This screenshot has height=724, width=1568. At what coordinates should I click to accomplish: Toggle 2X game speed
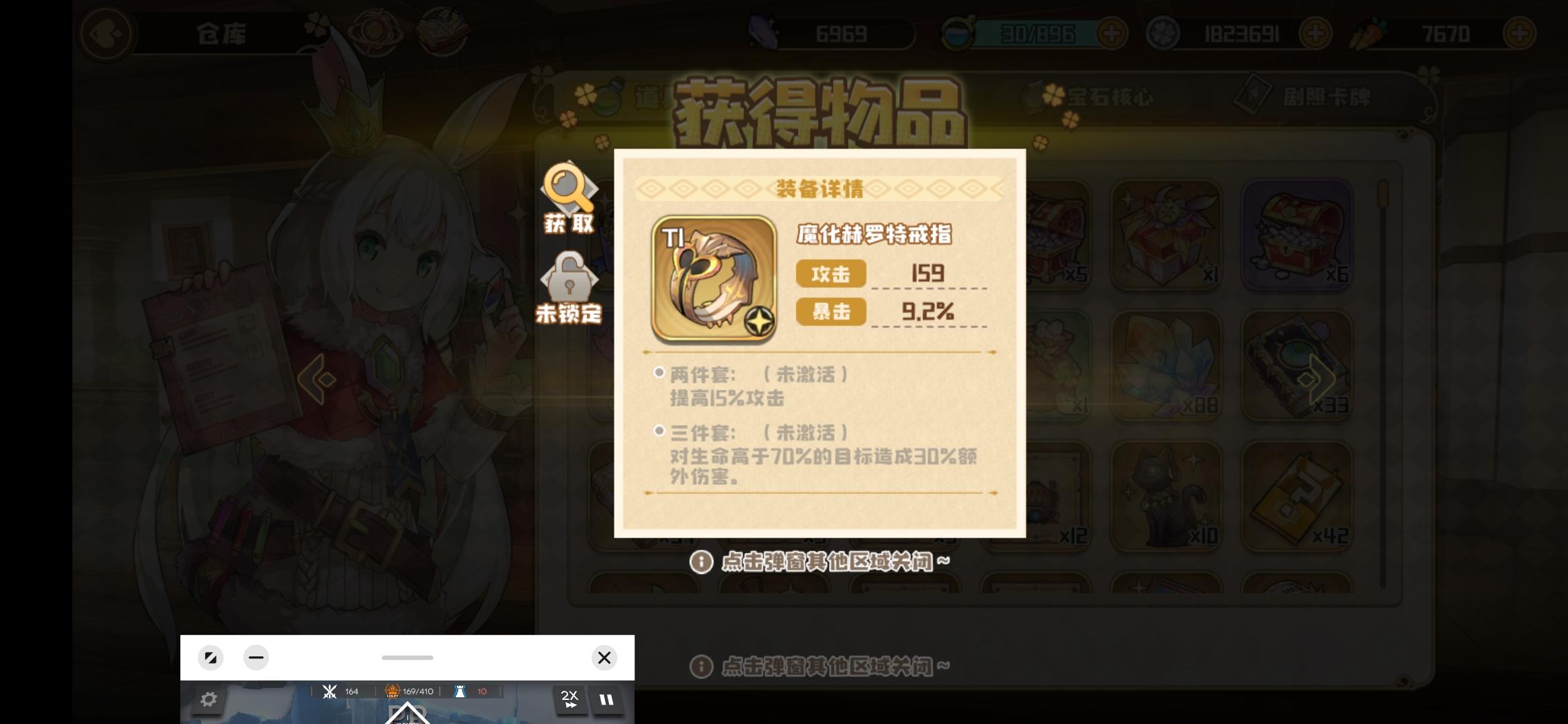570,699
